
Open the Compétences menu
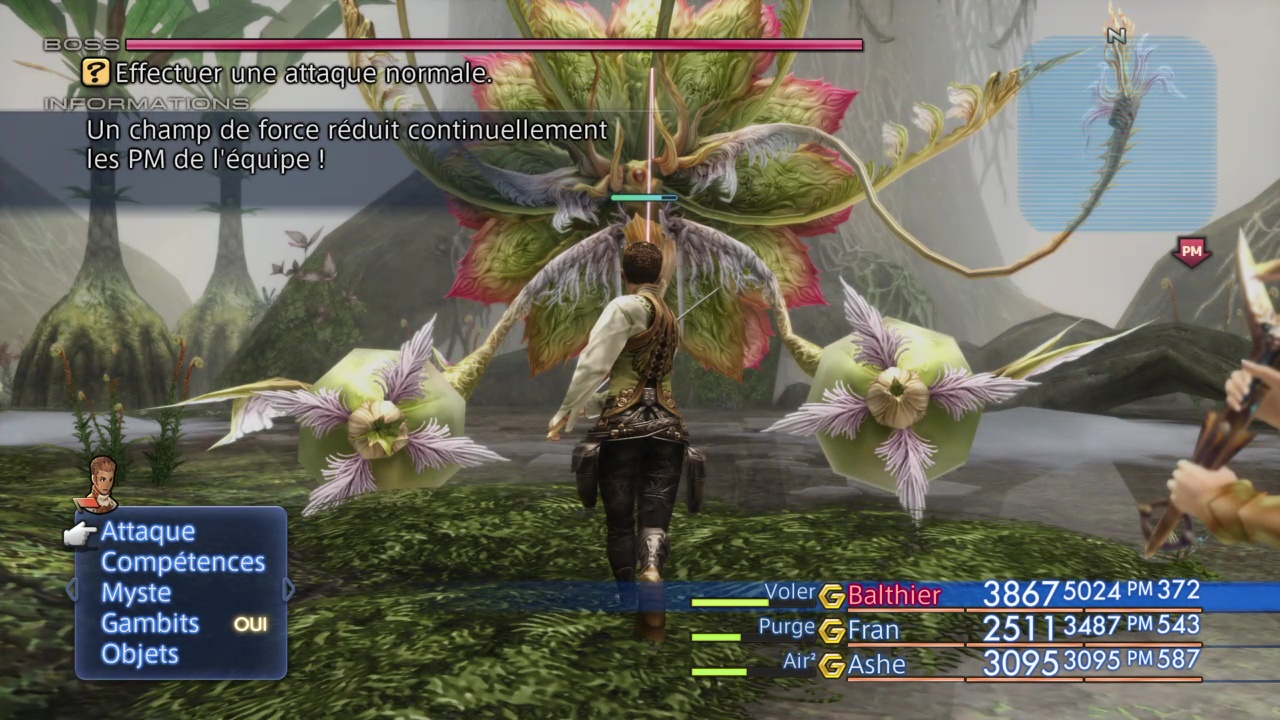coord(182,563)
